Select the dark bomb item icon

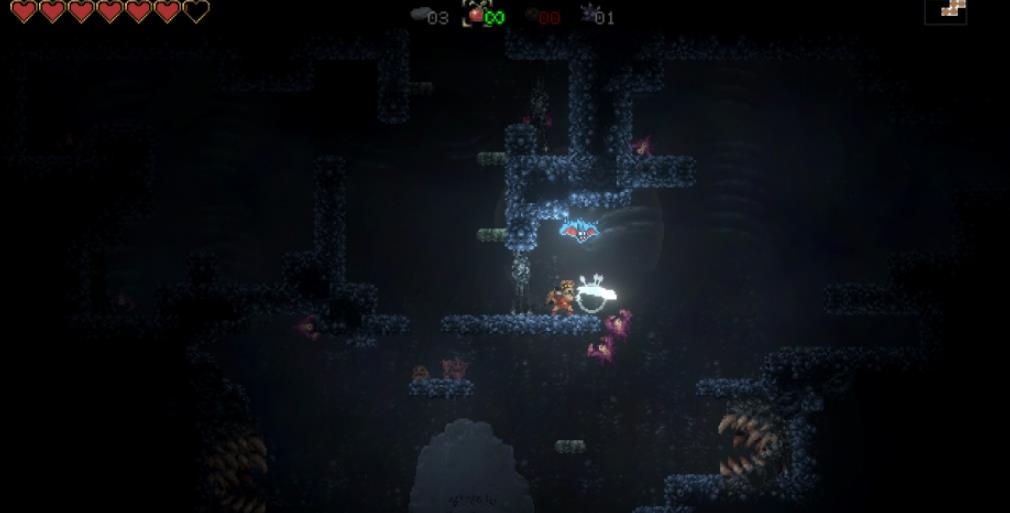(x=531, y=15)
